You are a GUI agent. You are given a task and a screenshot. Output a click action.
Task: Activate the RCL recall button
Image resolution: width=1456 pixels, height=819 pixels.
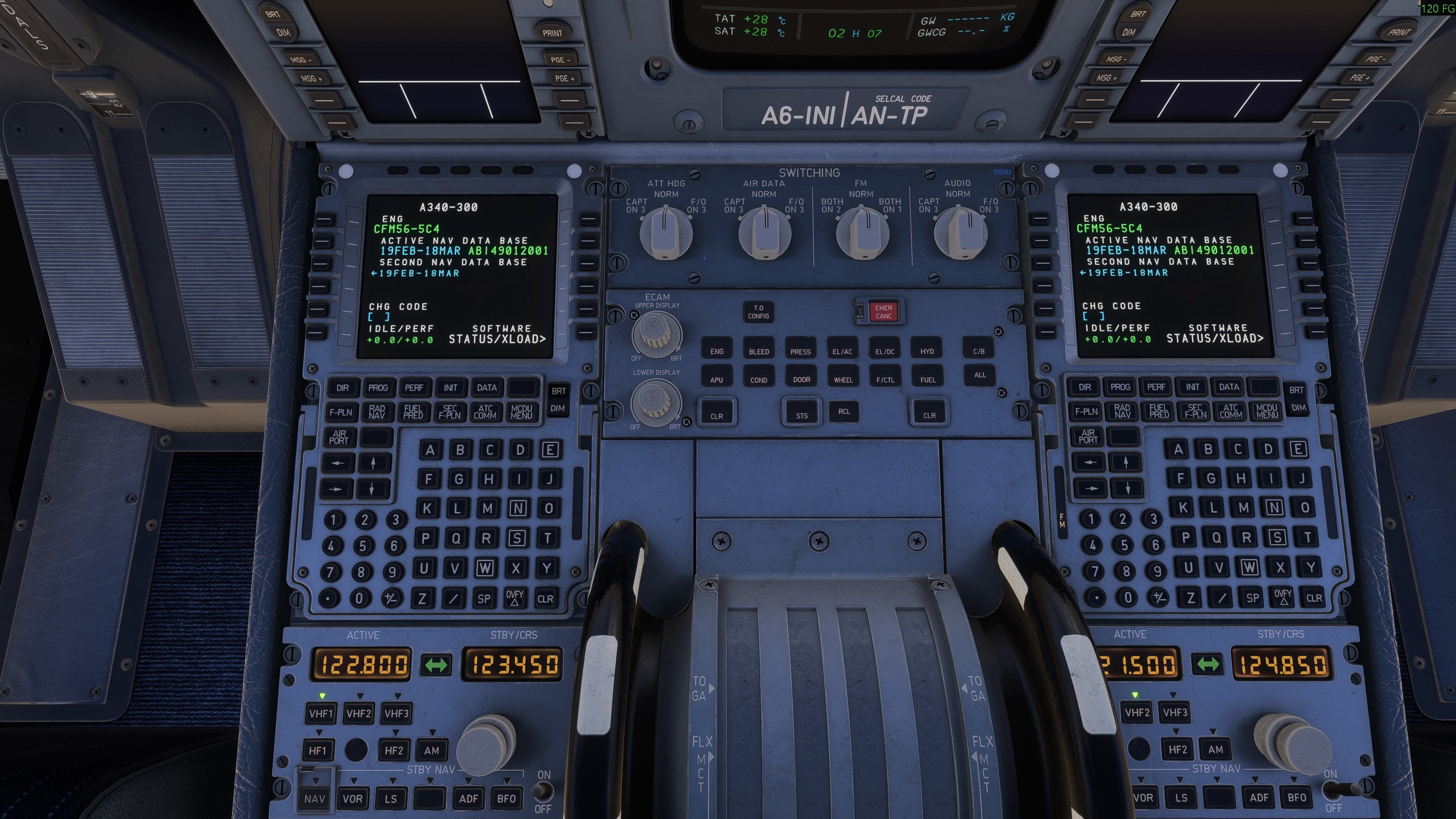(x=844, y=411)
